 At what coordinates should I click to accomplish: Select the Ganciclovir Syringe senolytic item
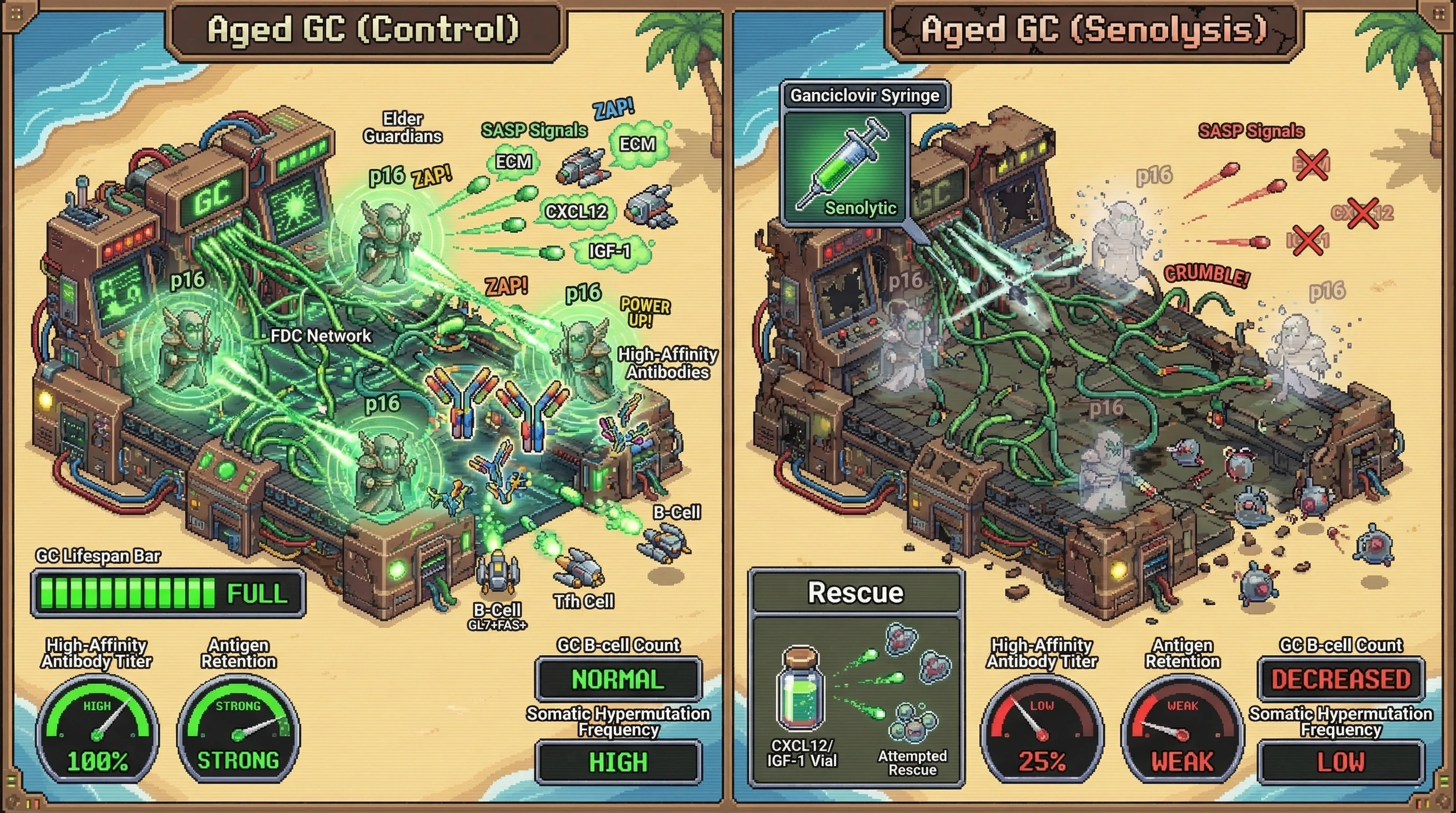coord(846,168)
